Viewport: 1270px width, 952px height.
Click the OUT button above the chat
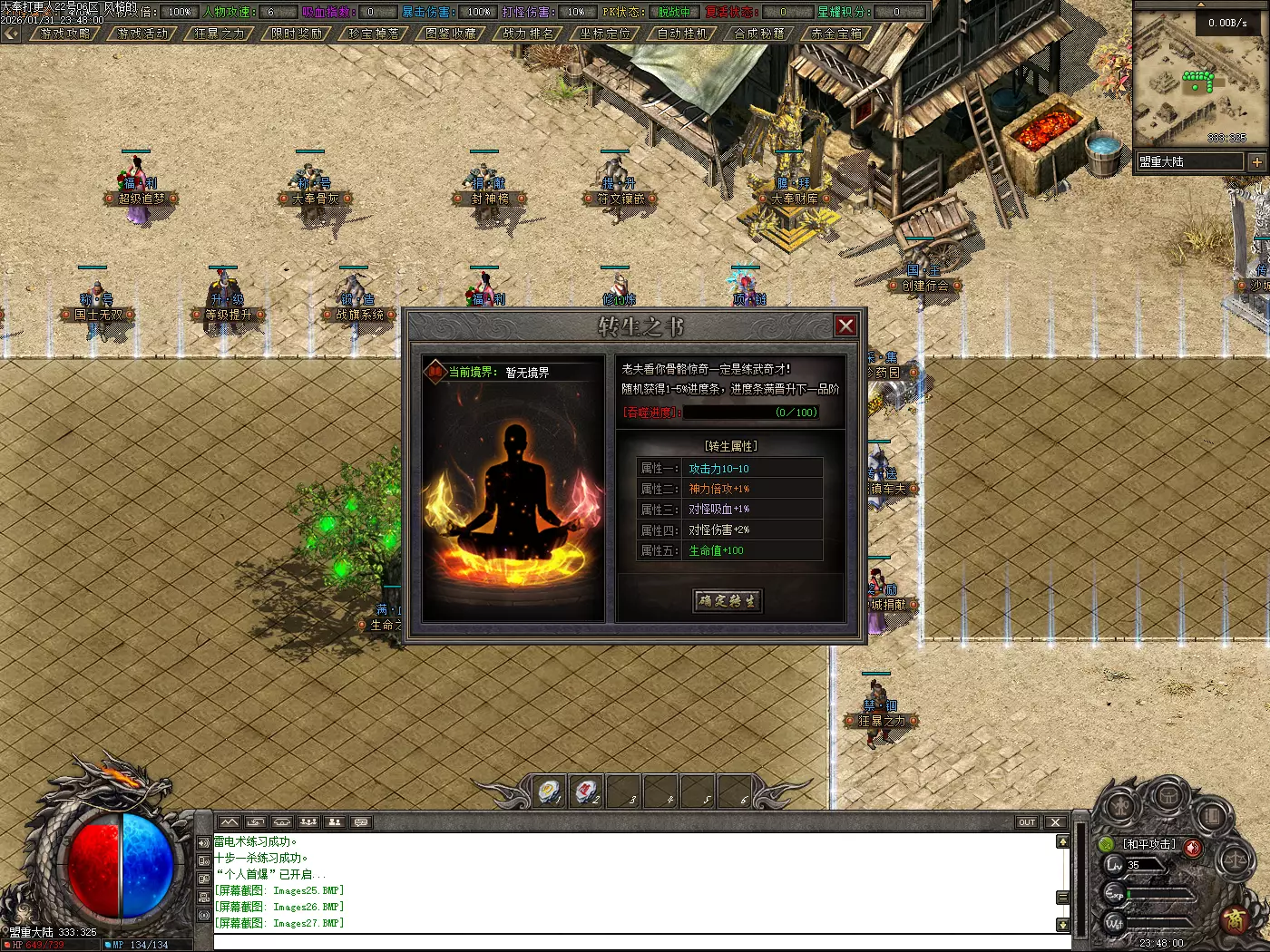tap(1026, 822)
